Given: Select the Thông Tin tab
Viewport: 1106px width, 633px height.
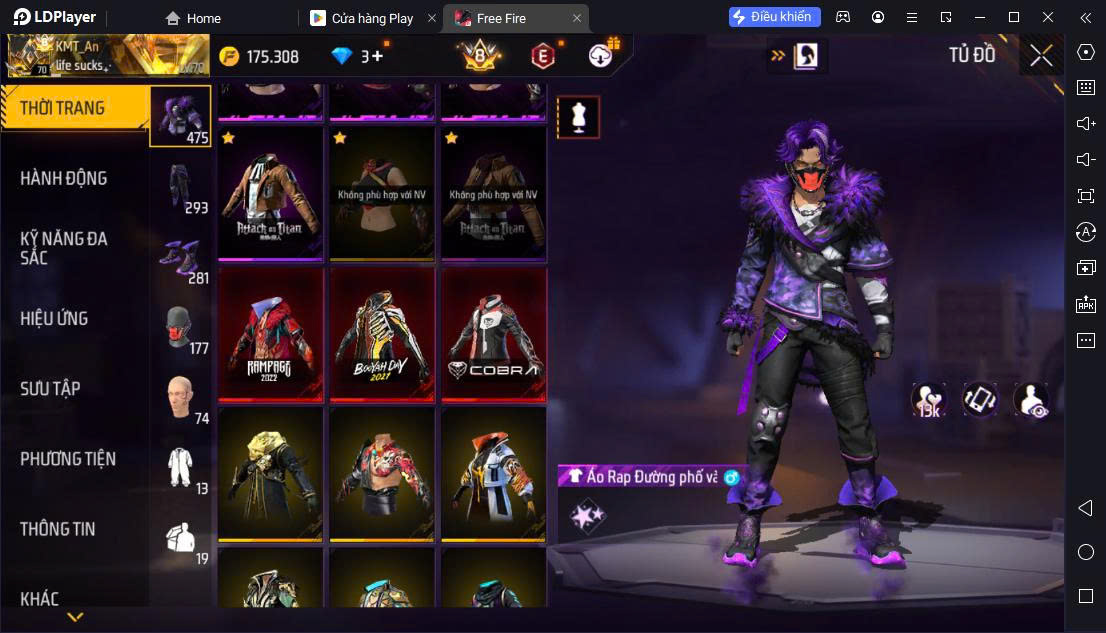Looking at the screenshot, I should point(58,529).
